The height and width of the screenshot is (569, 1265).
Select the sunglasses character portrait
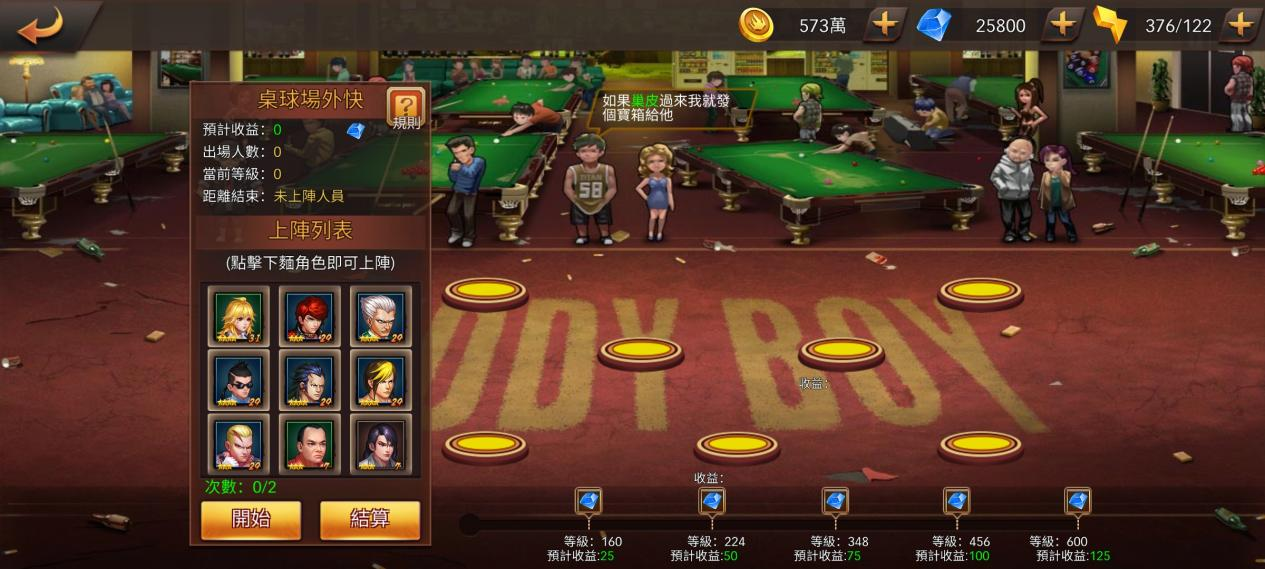click(x=239, y=380)
